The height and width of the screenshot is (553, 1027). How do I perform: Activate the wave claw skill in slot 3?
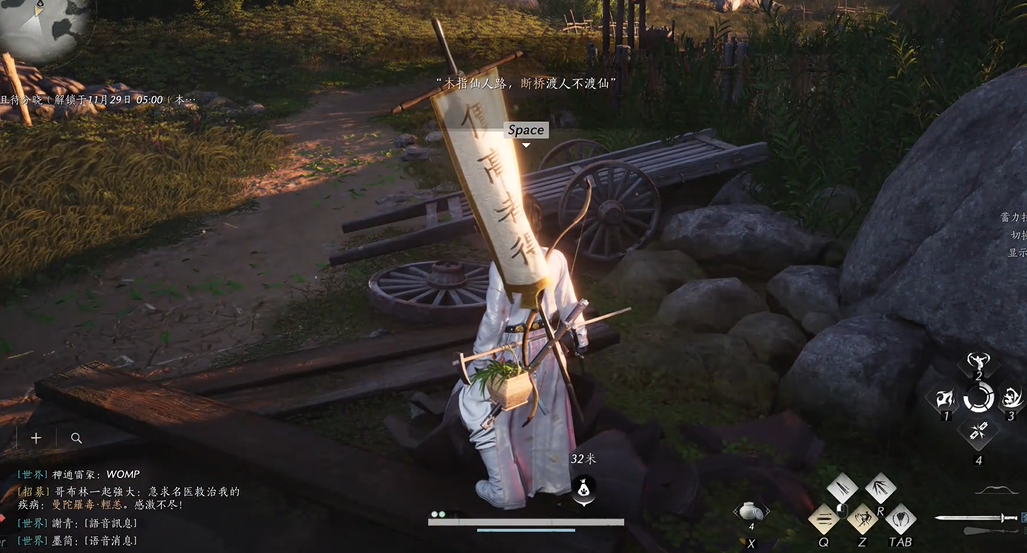click(x=1010, y=398)
